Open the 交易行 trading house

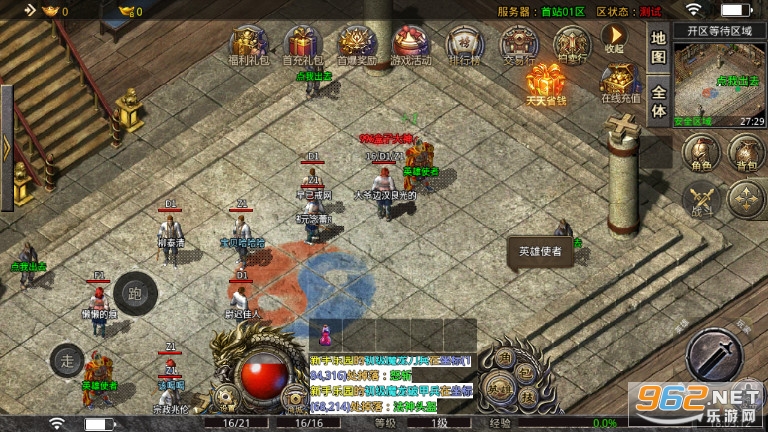click(517, 44)
